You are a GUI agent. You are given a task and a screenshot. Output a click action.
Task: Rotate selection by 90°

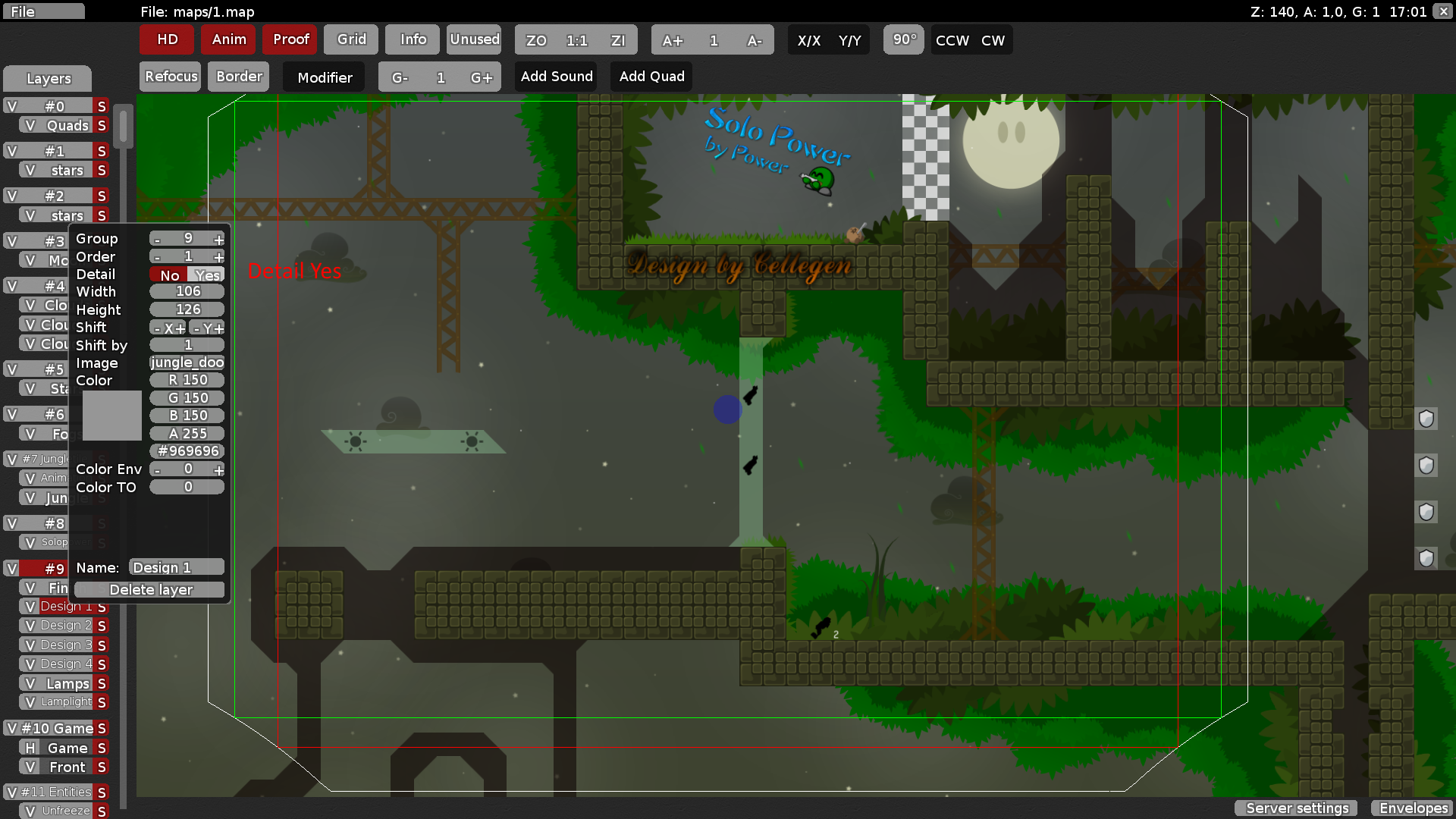[x=903, y=40]
